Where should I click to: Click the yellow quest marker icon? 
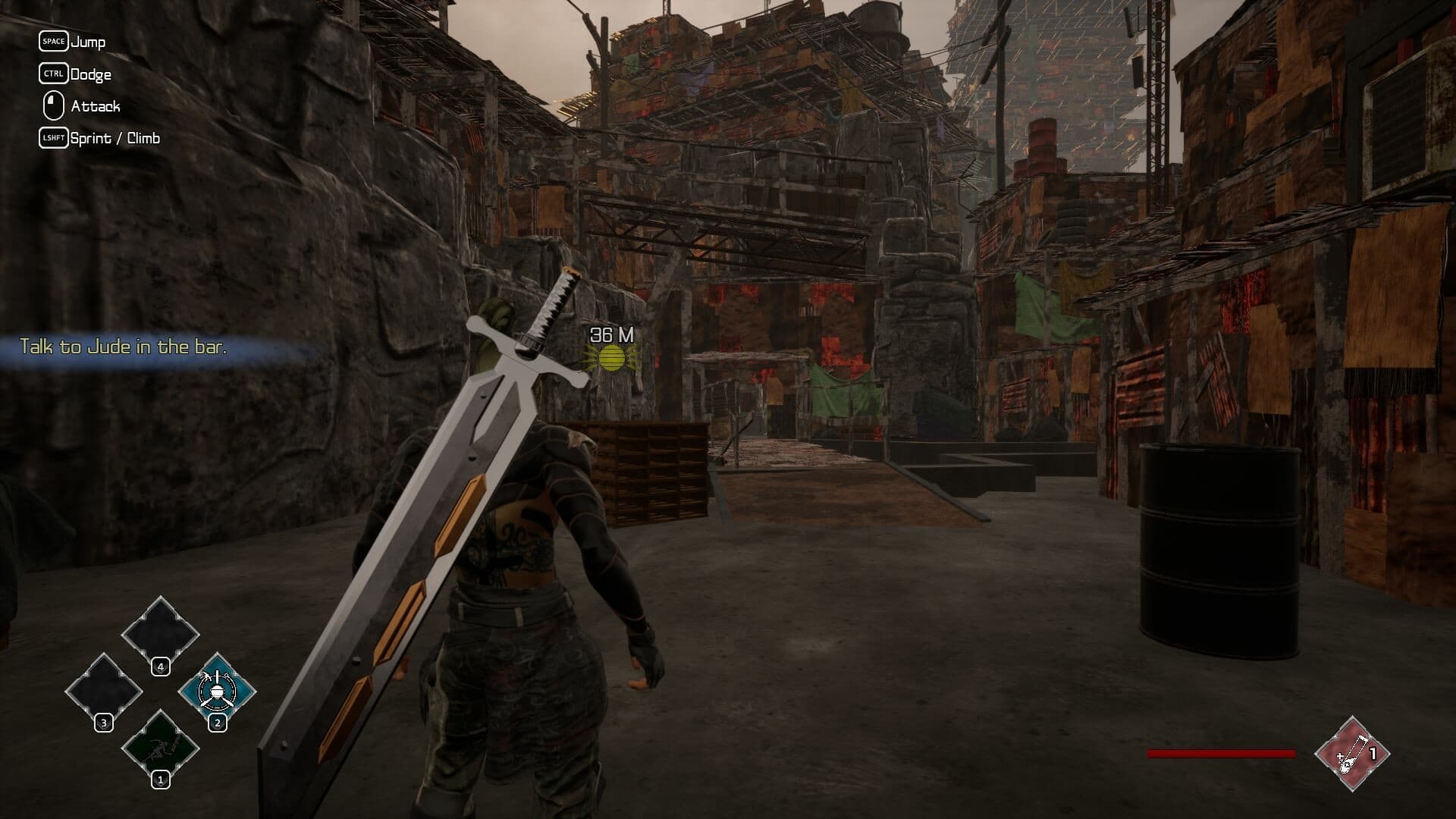coord(612,358)
